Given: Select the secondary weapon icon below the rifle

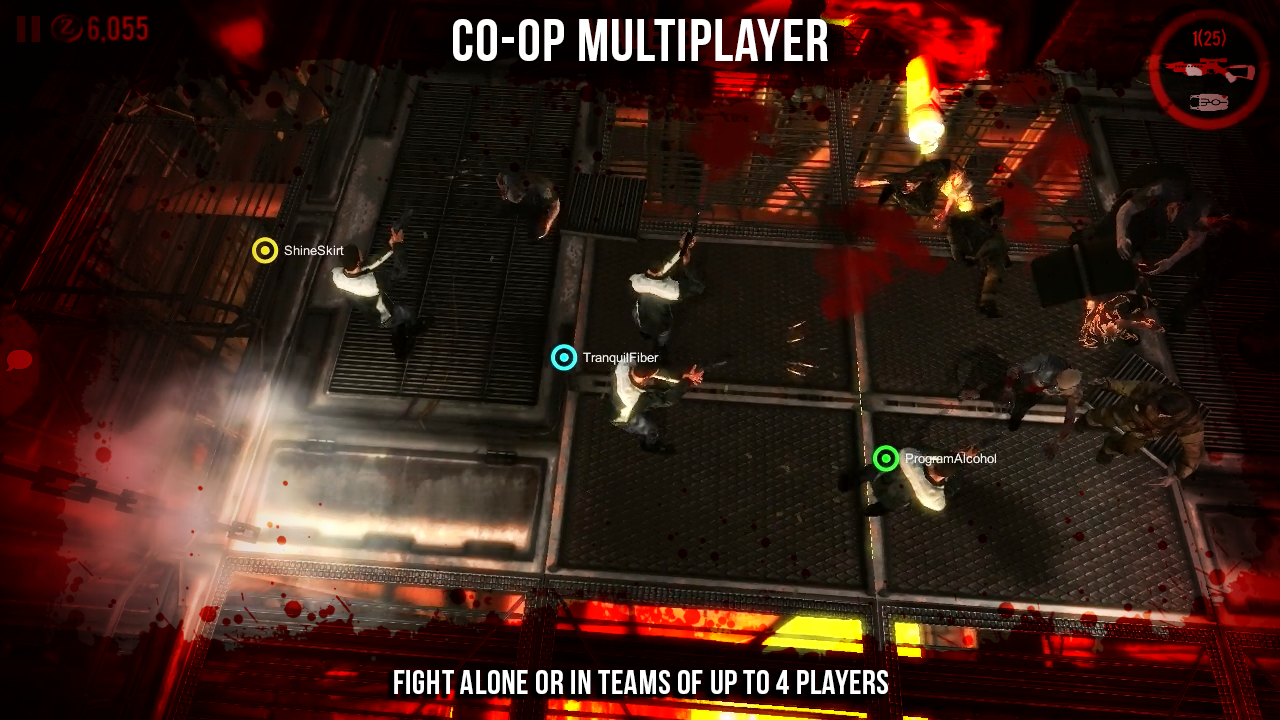Looking at the screenshot, I should coord(1207,101).
